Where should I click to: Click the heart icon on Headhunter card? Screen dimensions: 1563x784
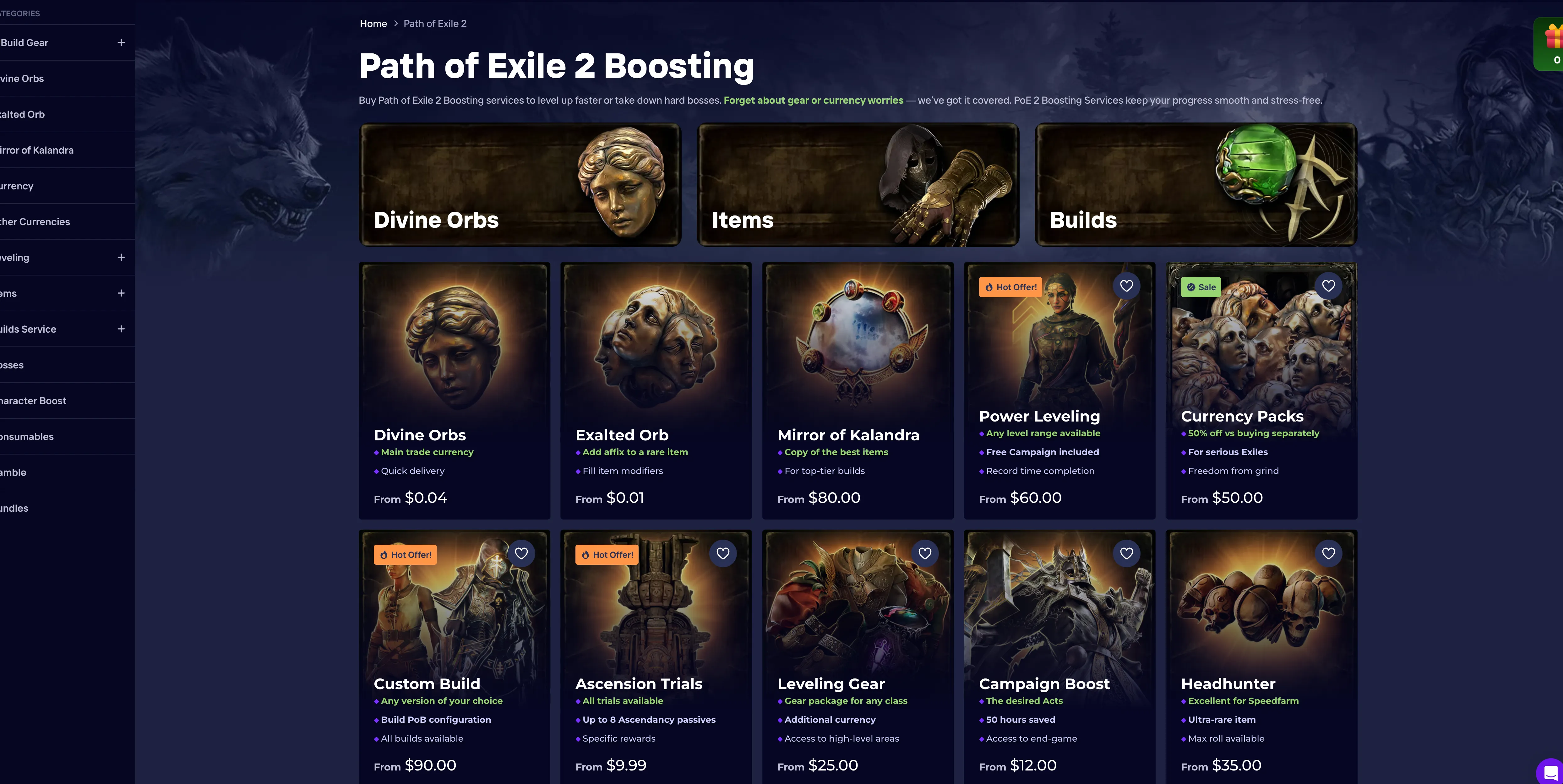coord(1329,553)
